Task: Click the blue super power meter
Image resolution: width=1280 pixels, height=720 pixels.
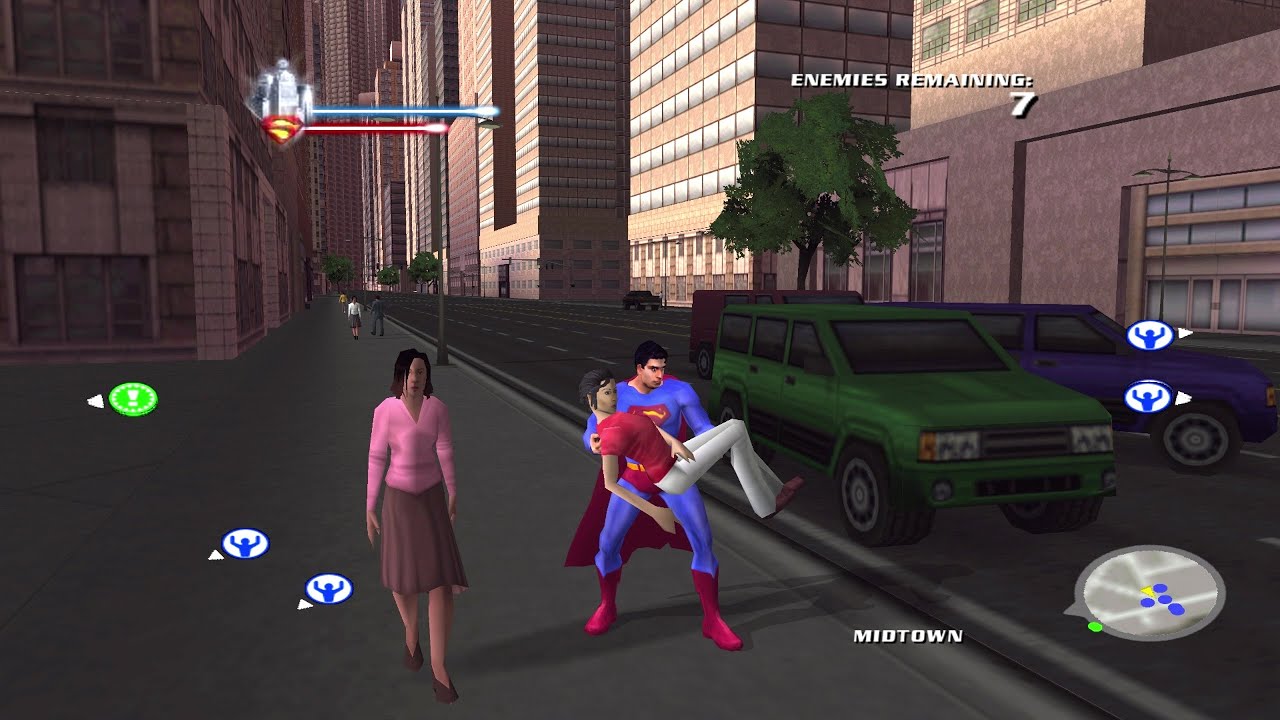Action: point(400,108)
